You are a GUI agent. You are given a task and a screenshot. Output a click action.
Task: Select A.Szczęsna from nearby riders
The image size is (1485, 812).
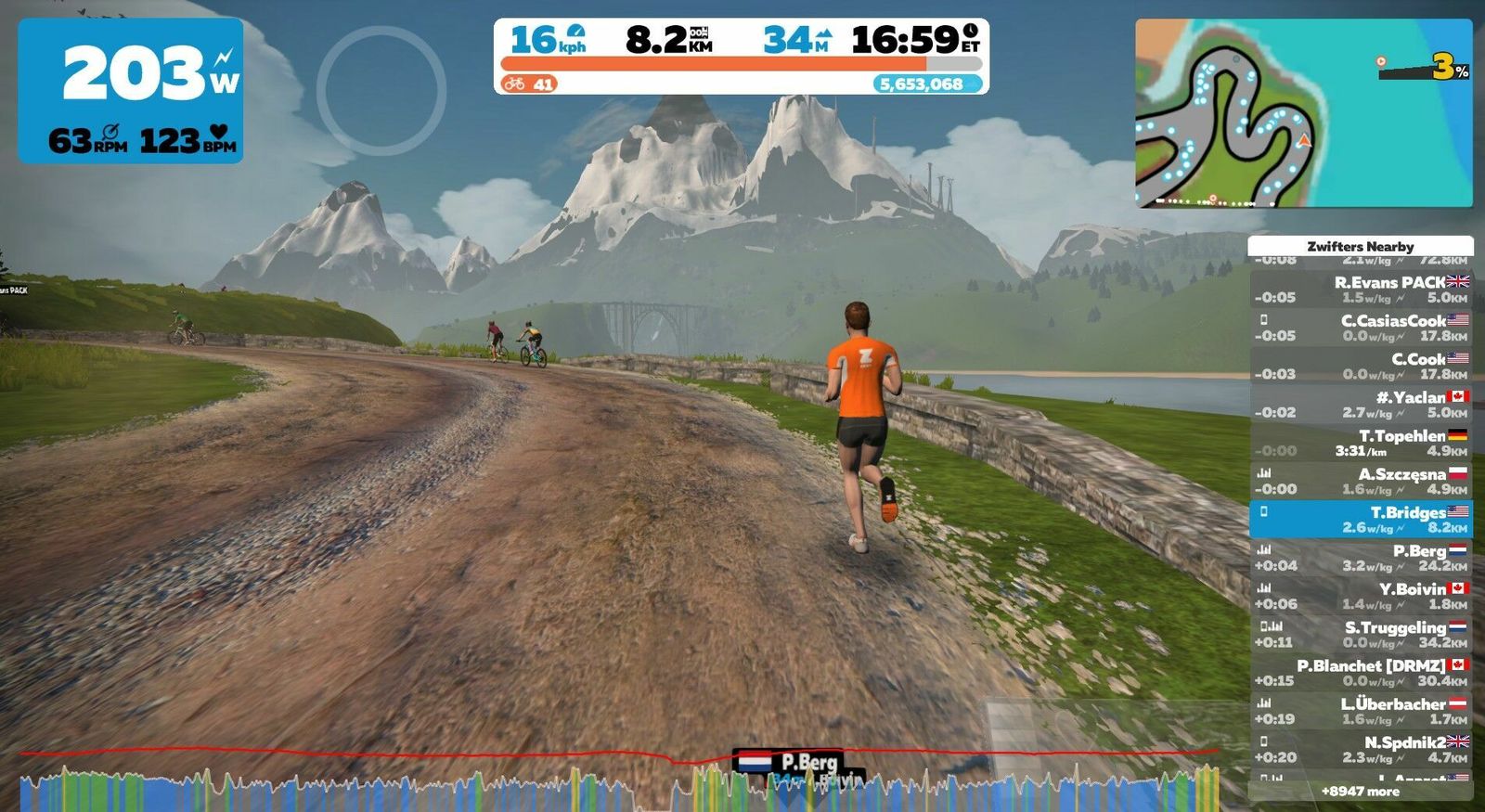(1361, 481)
